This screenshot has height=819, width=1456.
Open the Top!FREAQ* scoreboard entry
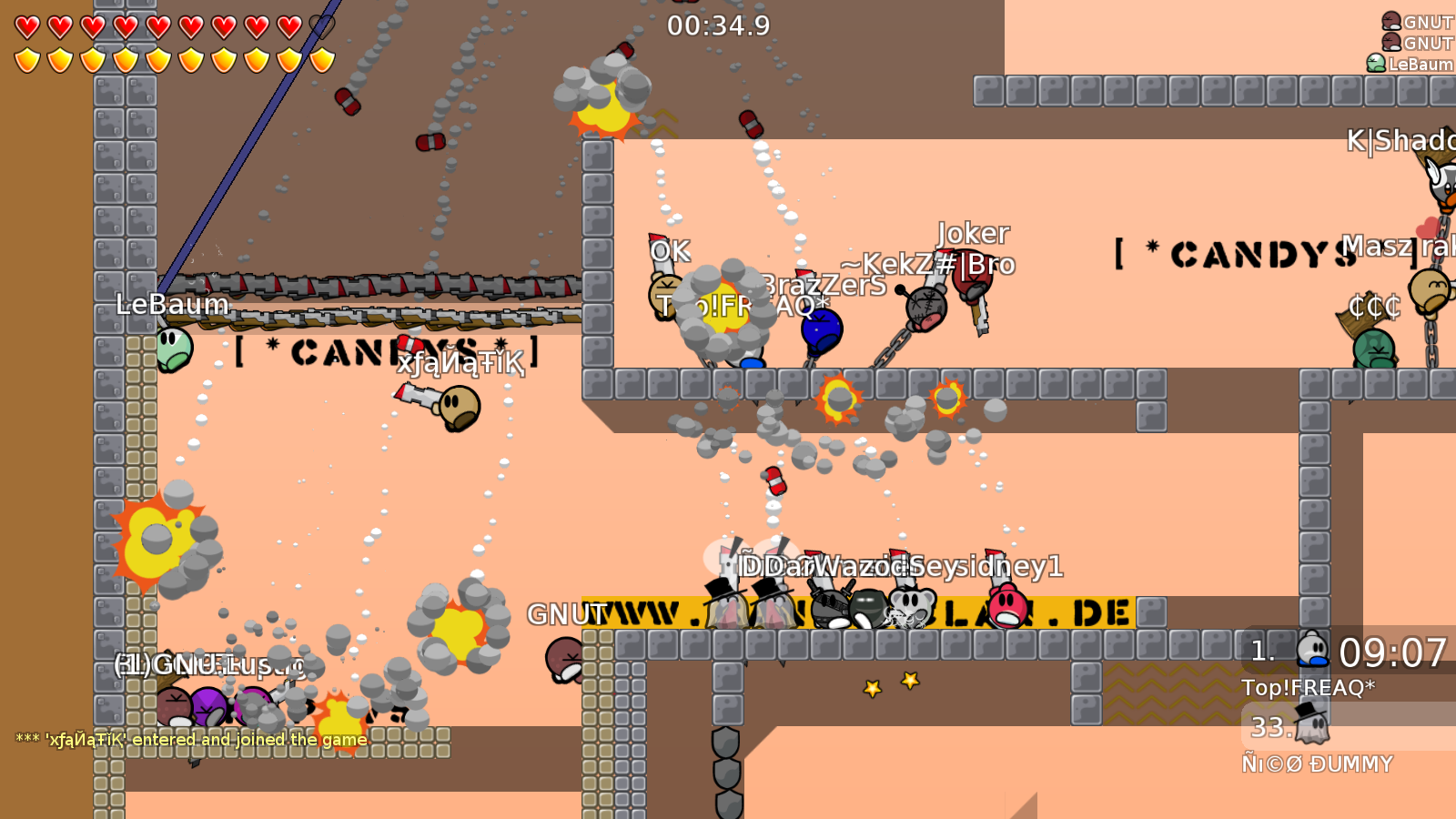pyautogui.click(x=1310, y=689)
